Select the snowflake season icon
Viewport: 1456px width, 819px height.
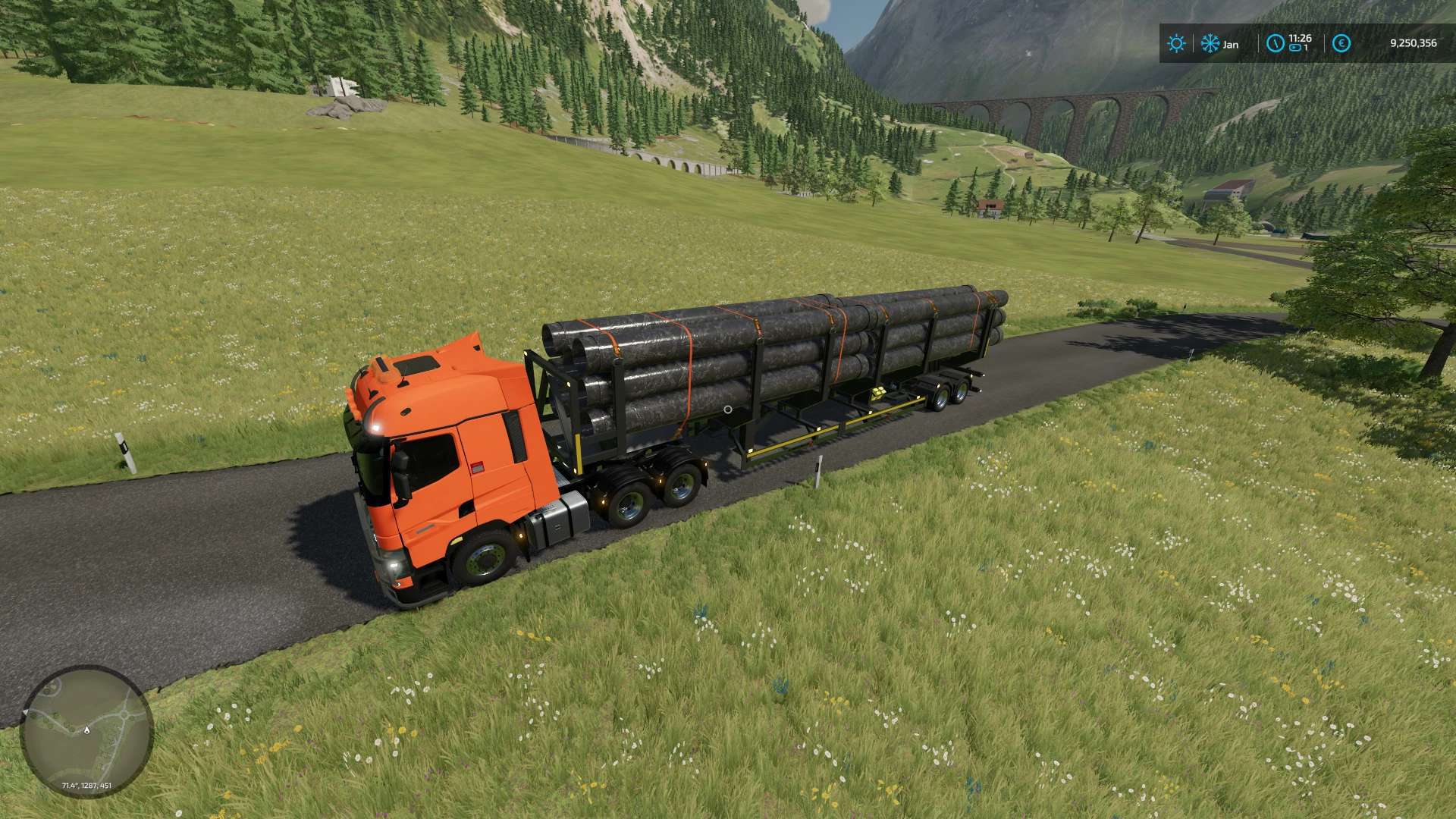point(1210,44)
